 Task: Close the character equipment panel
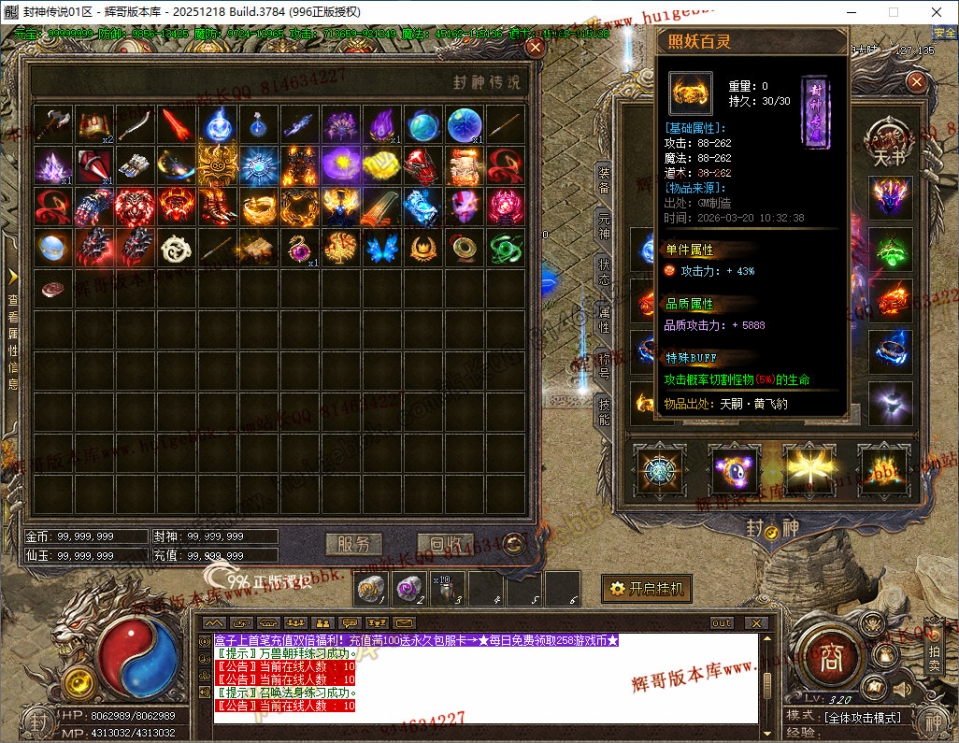[x=916, y=82]
